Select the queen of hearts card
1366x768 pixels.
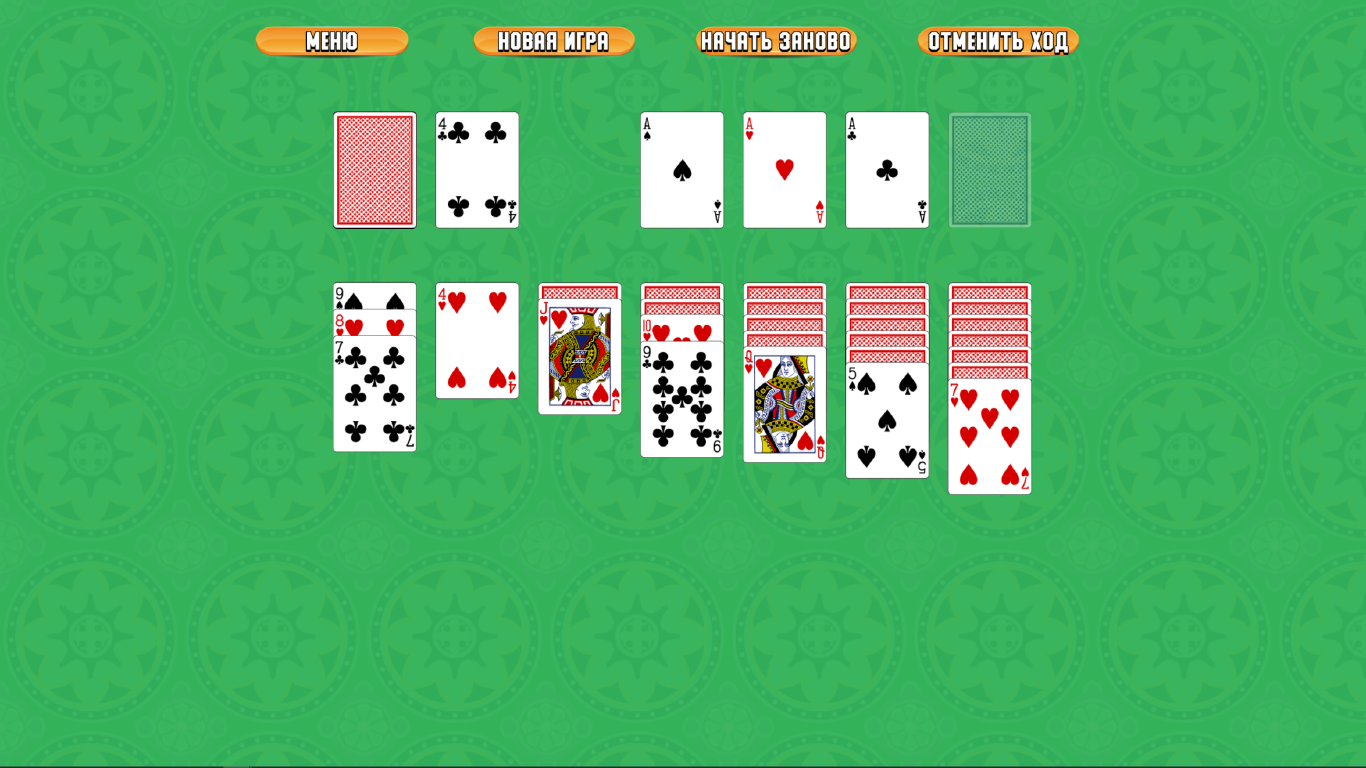784,410
